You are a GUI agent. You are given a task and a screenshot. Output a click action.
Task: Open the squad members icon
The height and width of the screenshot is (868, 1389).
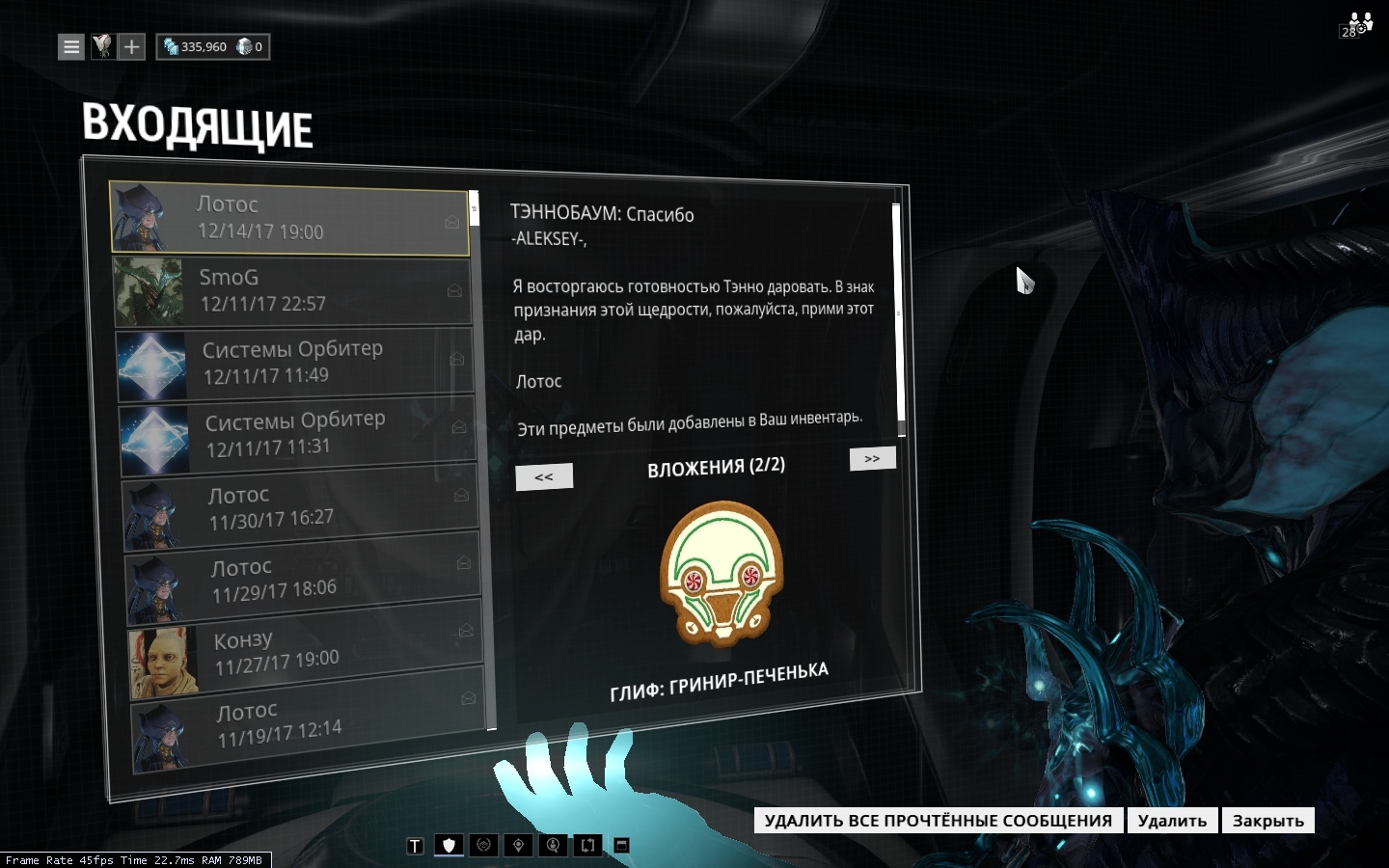click(x=1358, y=25)
